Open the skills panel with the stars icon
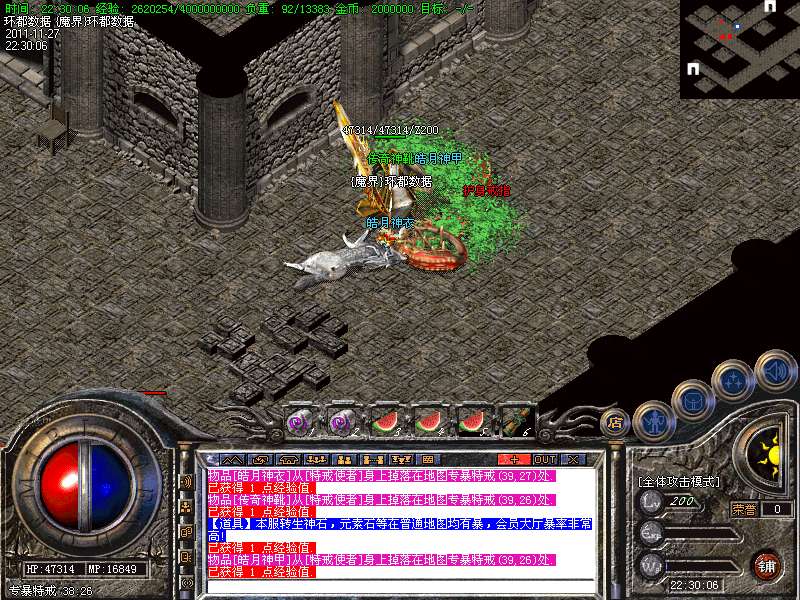The image size is (800, 600). (733, 380)
